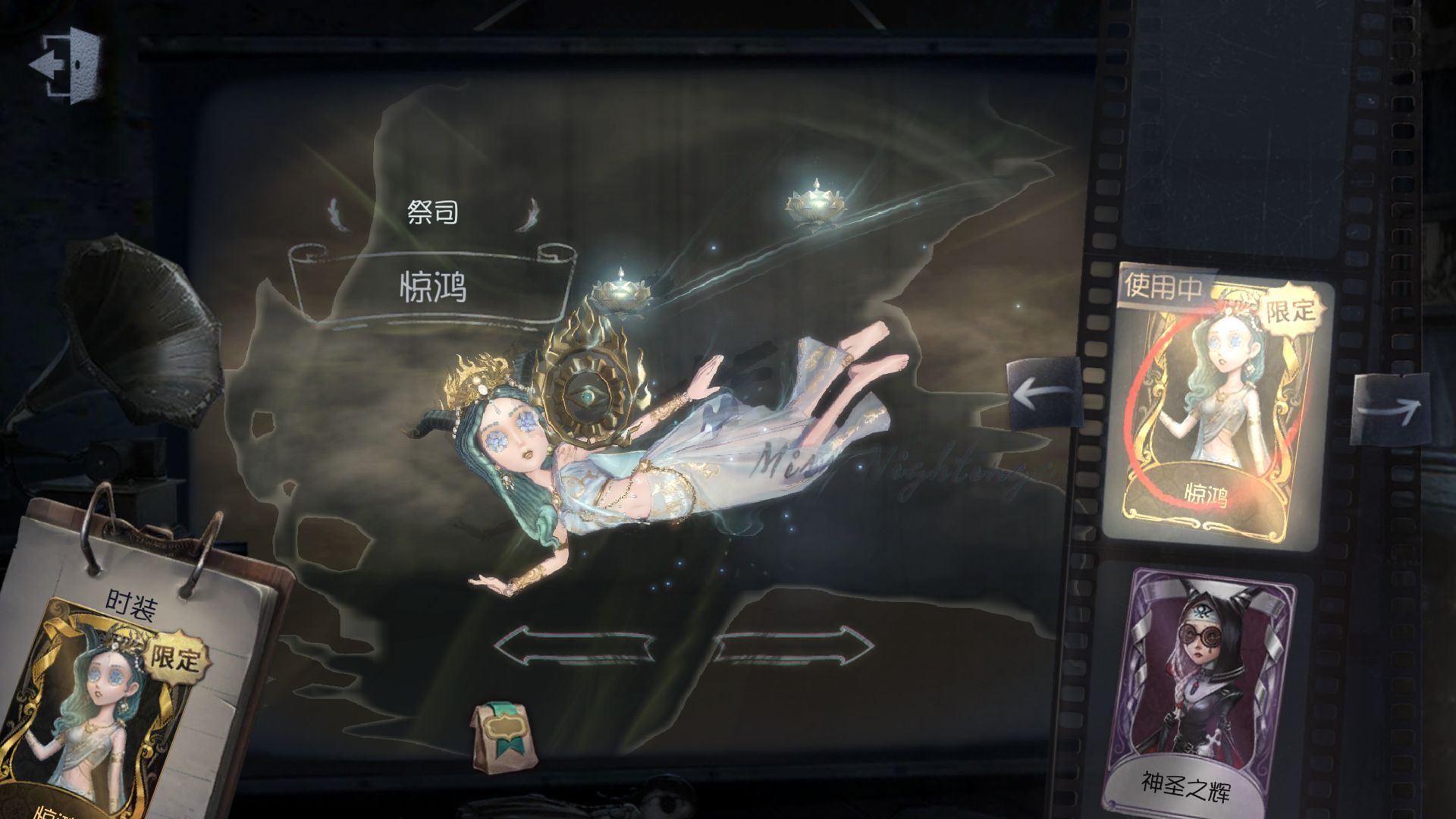
Task: Go to previous costume page arrow
Action: point(1045,393)
